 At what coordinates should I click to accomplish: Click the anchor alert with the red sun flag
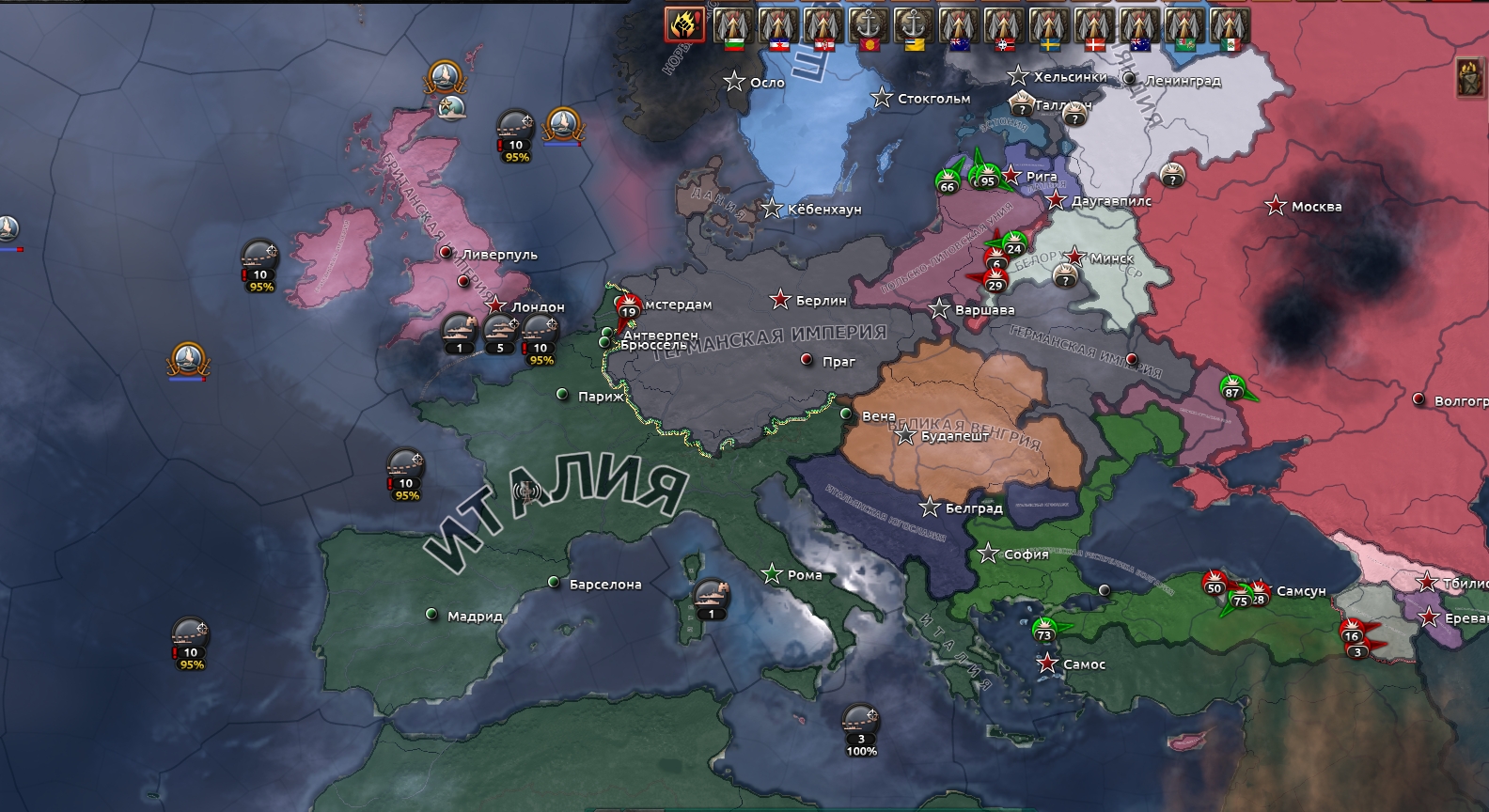point(867,26)
